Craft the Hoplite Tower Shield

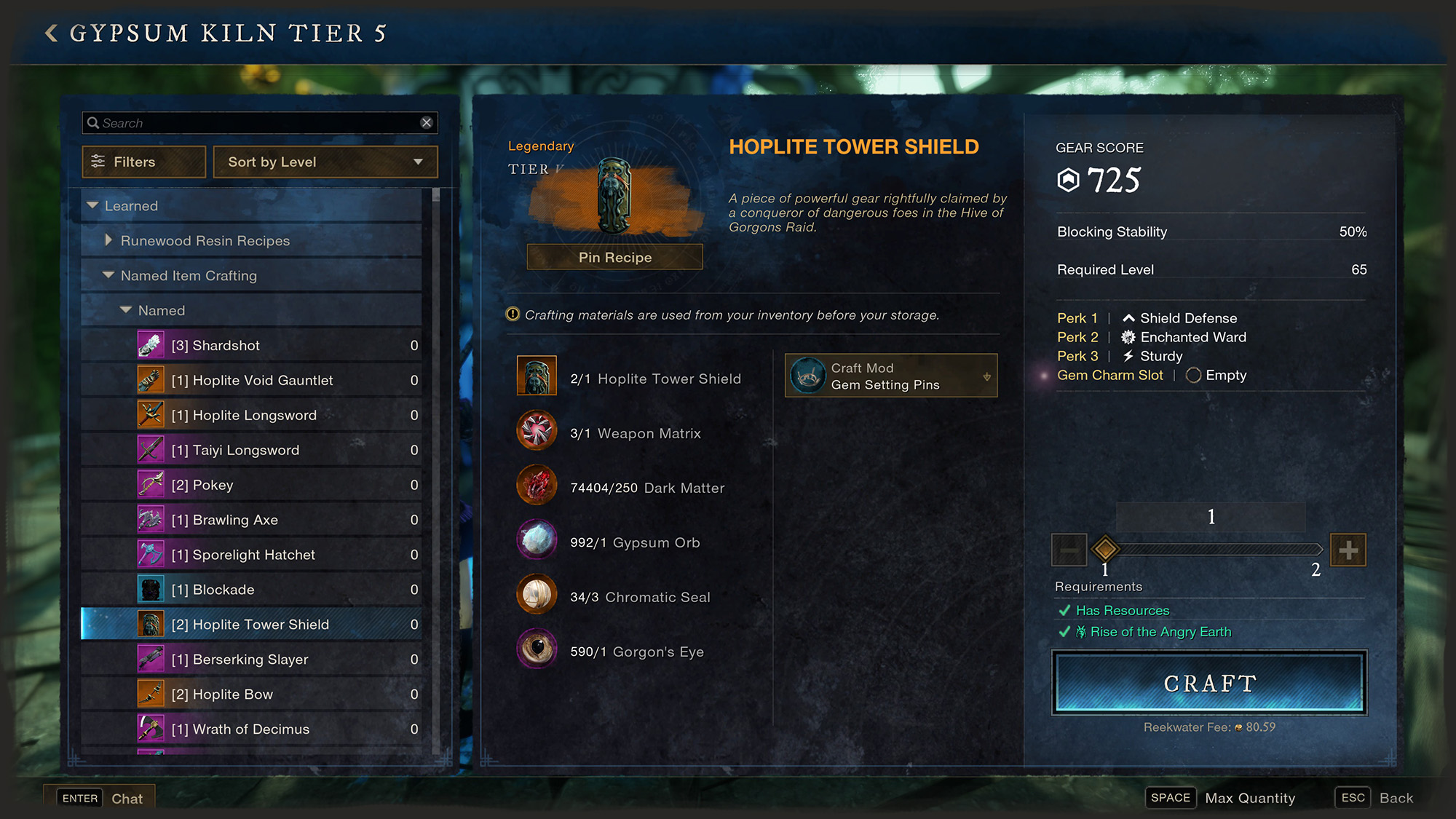point(1209,683)
